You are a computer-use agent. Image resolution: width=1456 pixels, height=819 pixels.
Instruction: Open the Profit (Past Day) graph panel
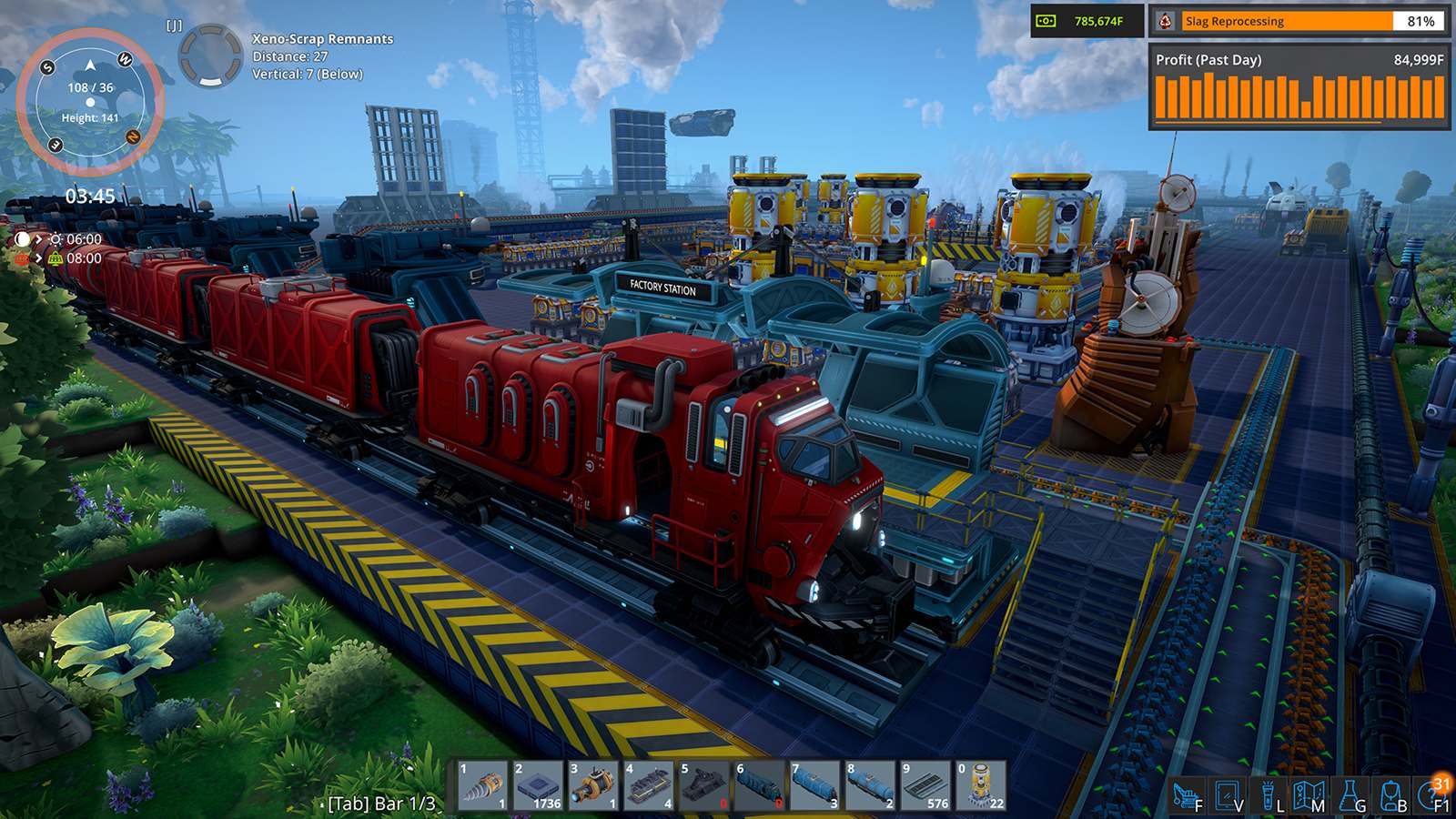[1299, 88]
